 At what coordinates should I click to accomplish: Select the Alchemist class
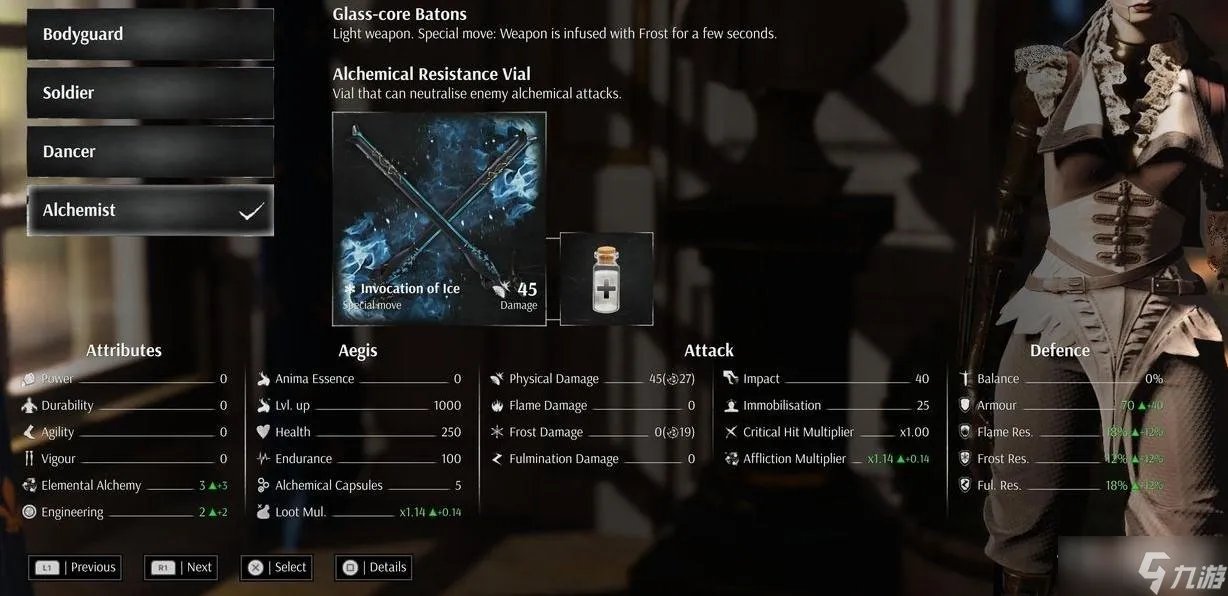[150, 211]
